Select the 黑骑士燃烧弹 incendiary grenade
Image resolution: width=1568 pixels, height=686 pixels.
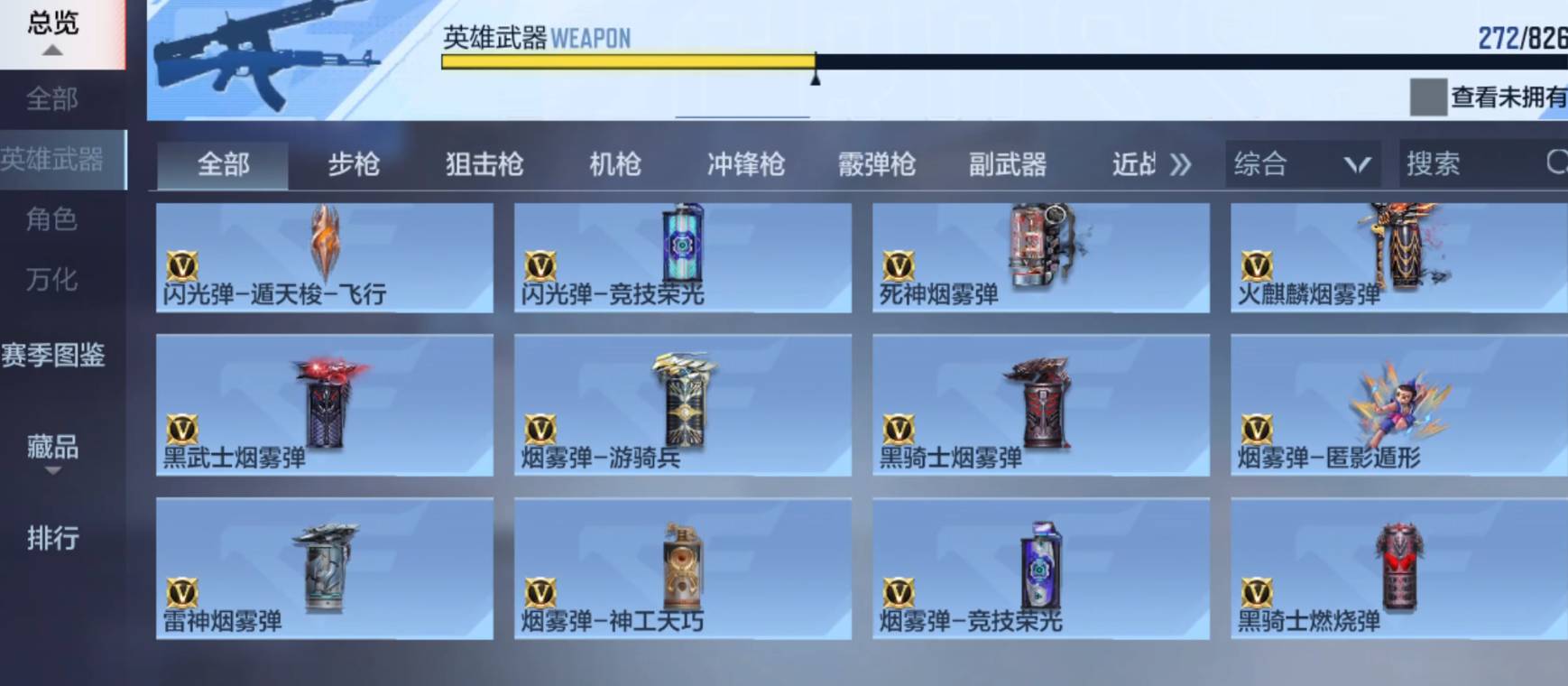pos(1398,569)
